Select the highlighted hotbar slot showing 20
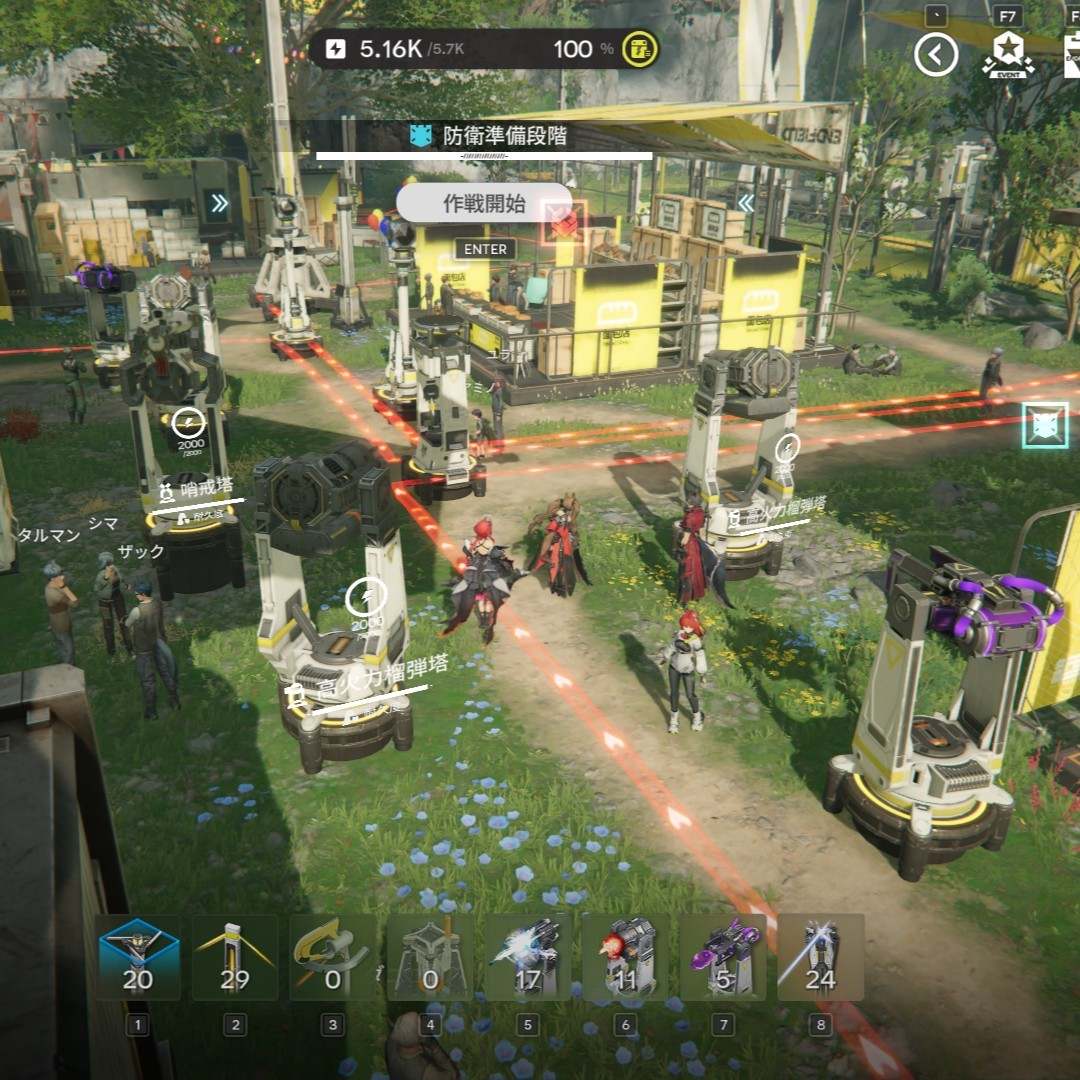1080x1080 pixels. (x=138, y=958)
